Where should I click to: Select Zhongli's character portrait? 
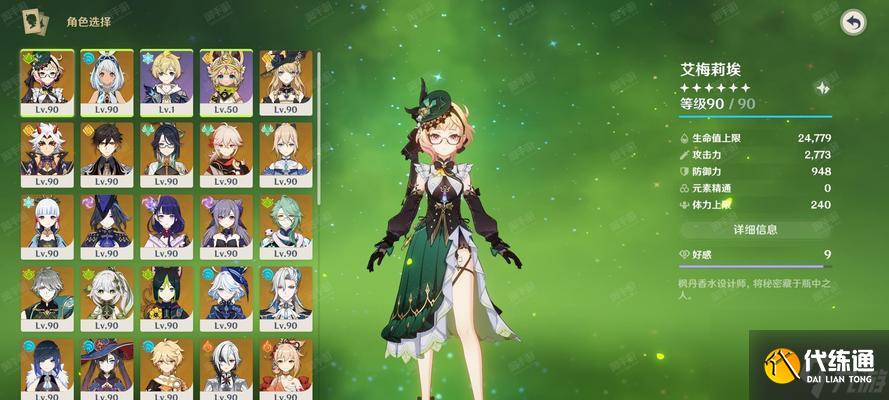pyautogui.click(x=106, y=155)
